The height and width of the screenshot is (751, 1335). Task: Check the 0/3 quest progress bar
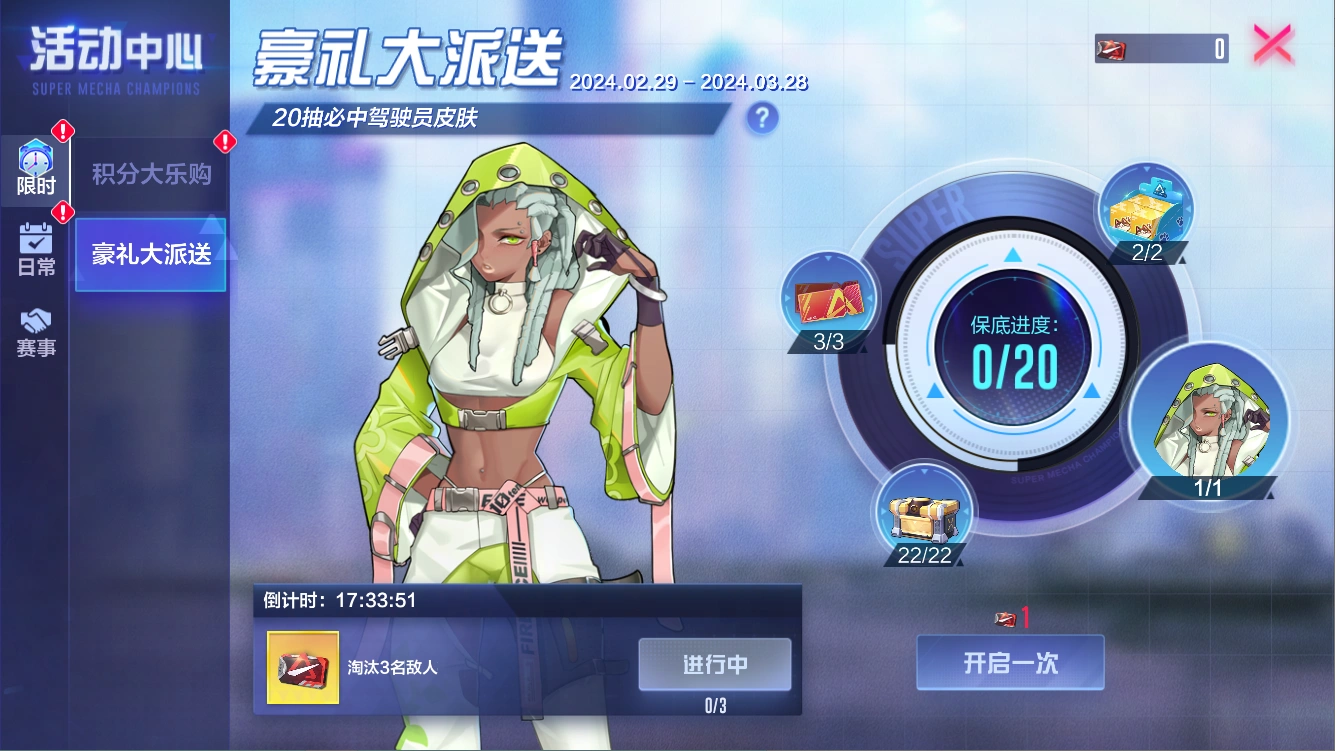(714, 704)
